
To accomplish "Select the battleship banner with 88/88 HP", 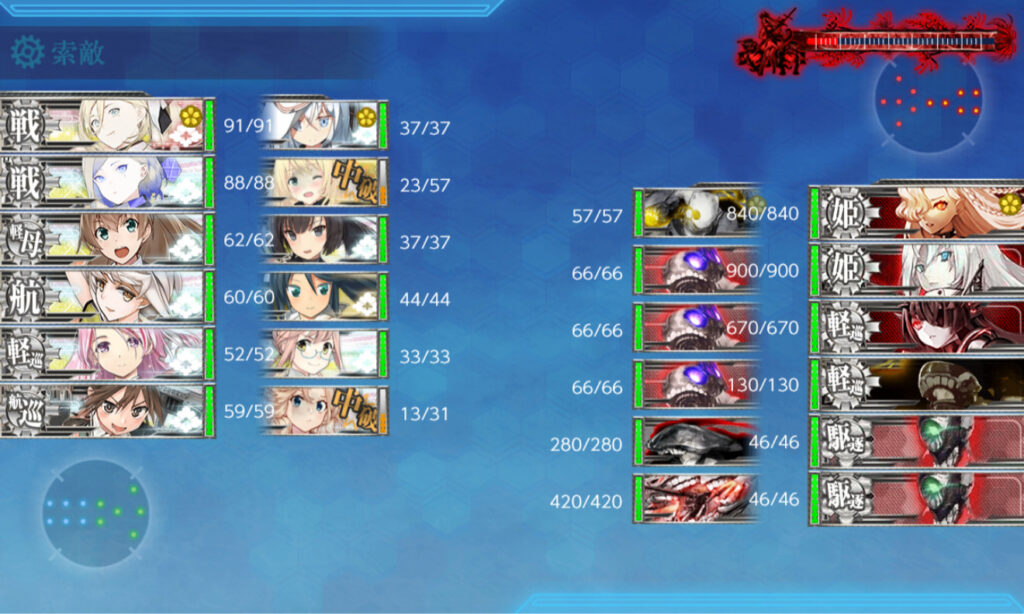I will [107, 181].
